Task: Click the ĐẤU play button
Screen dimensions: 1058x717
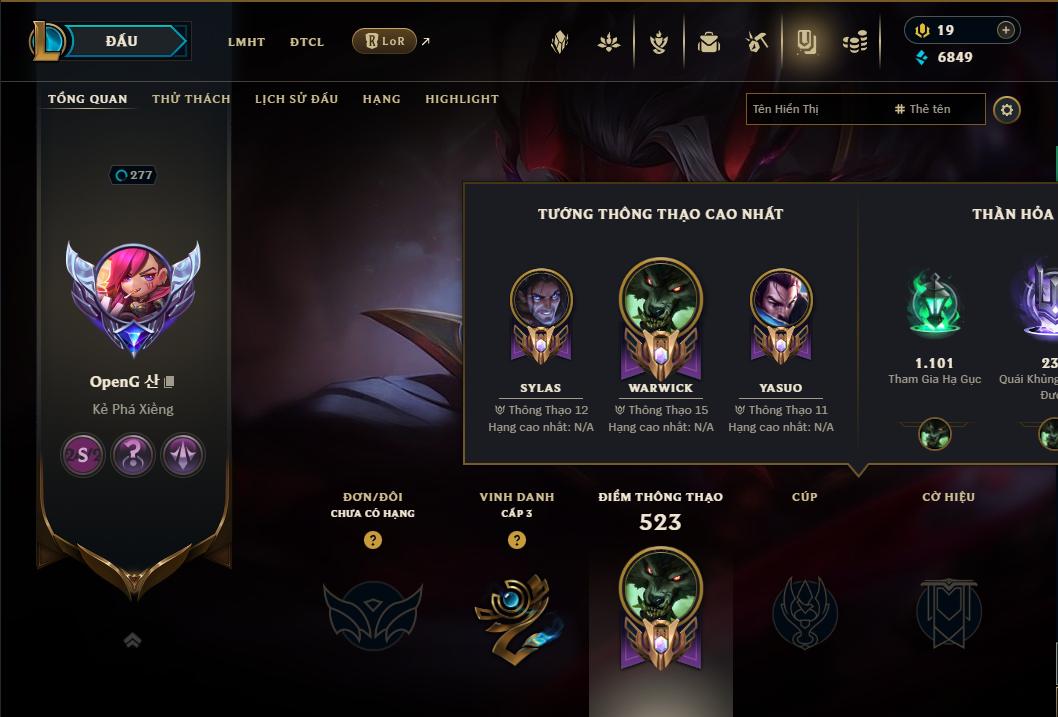Action: click(x=121, y=41)
